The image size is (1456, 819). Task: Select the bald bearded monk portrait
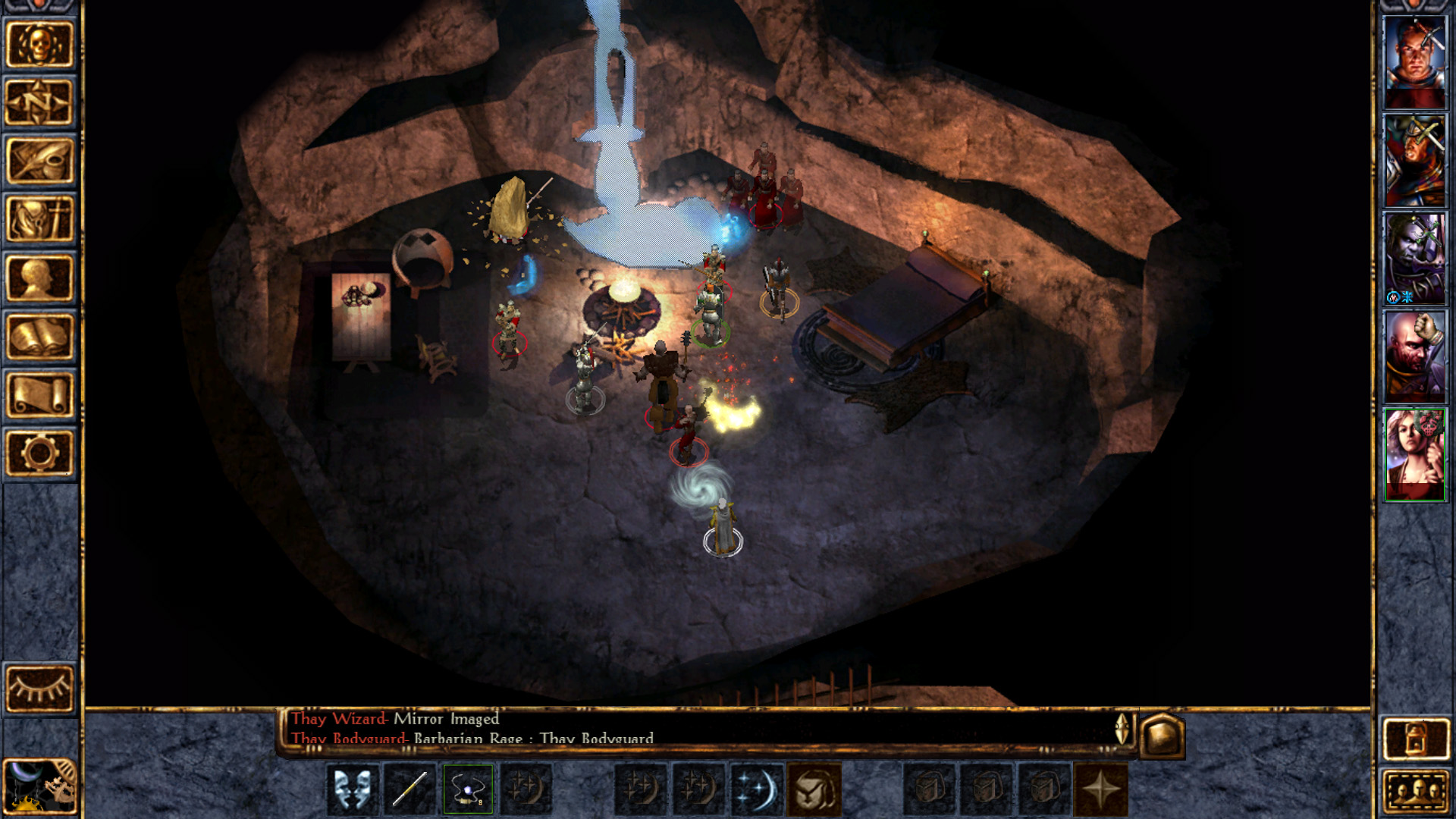pos(1414,356)
